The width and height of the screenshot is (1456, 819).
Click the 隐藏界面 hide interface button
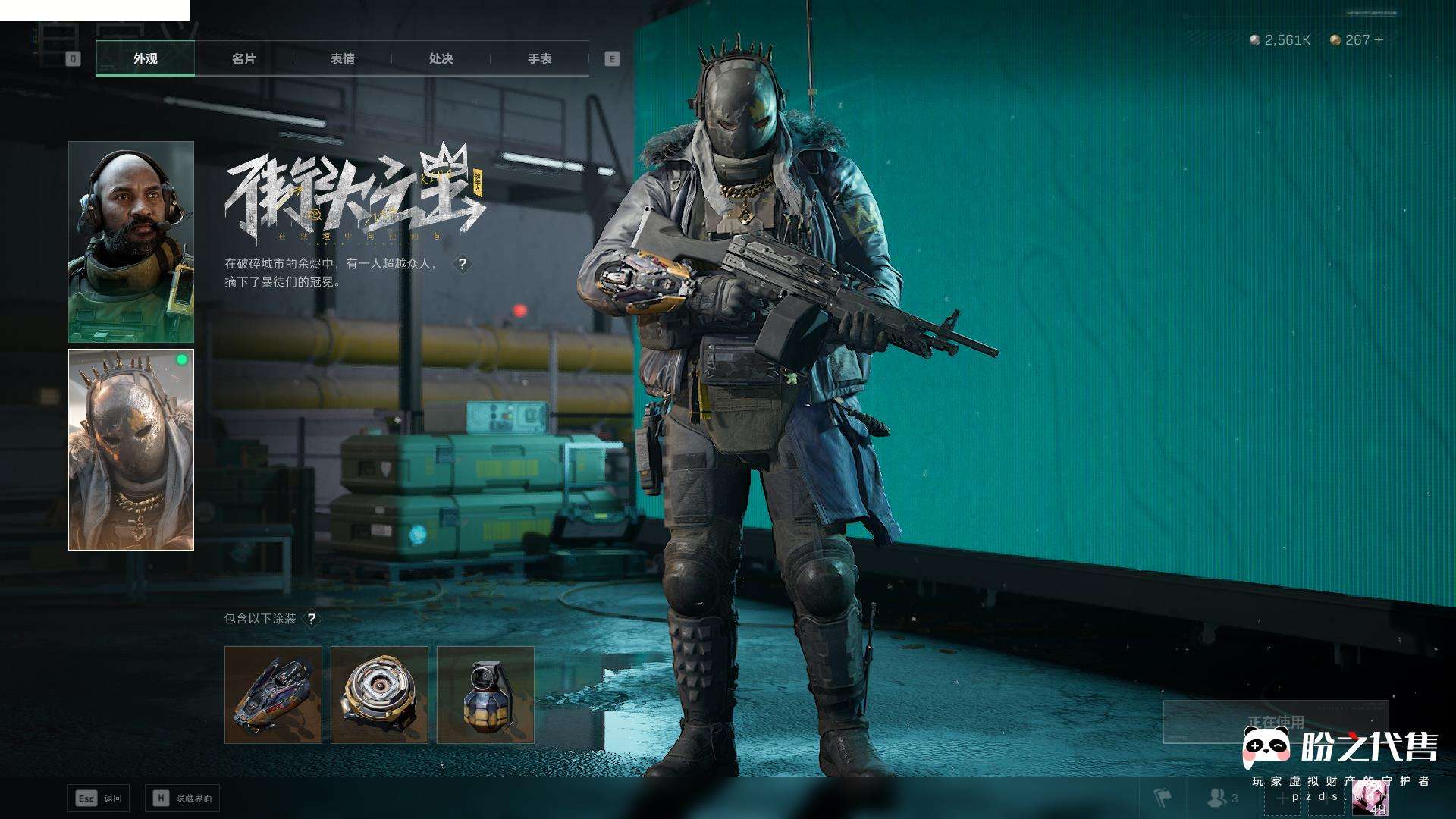182,798
